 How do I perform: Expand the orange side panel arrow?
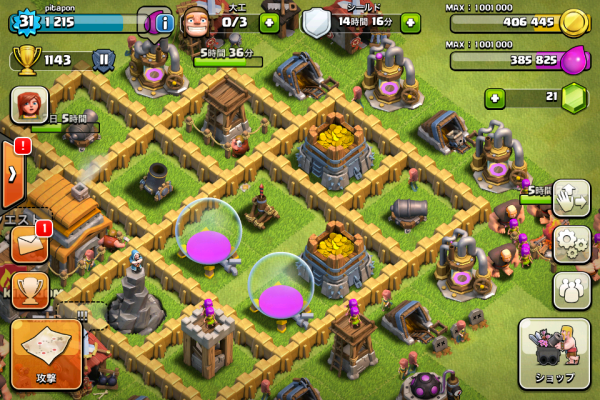(x=12, y=172)
